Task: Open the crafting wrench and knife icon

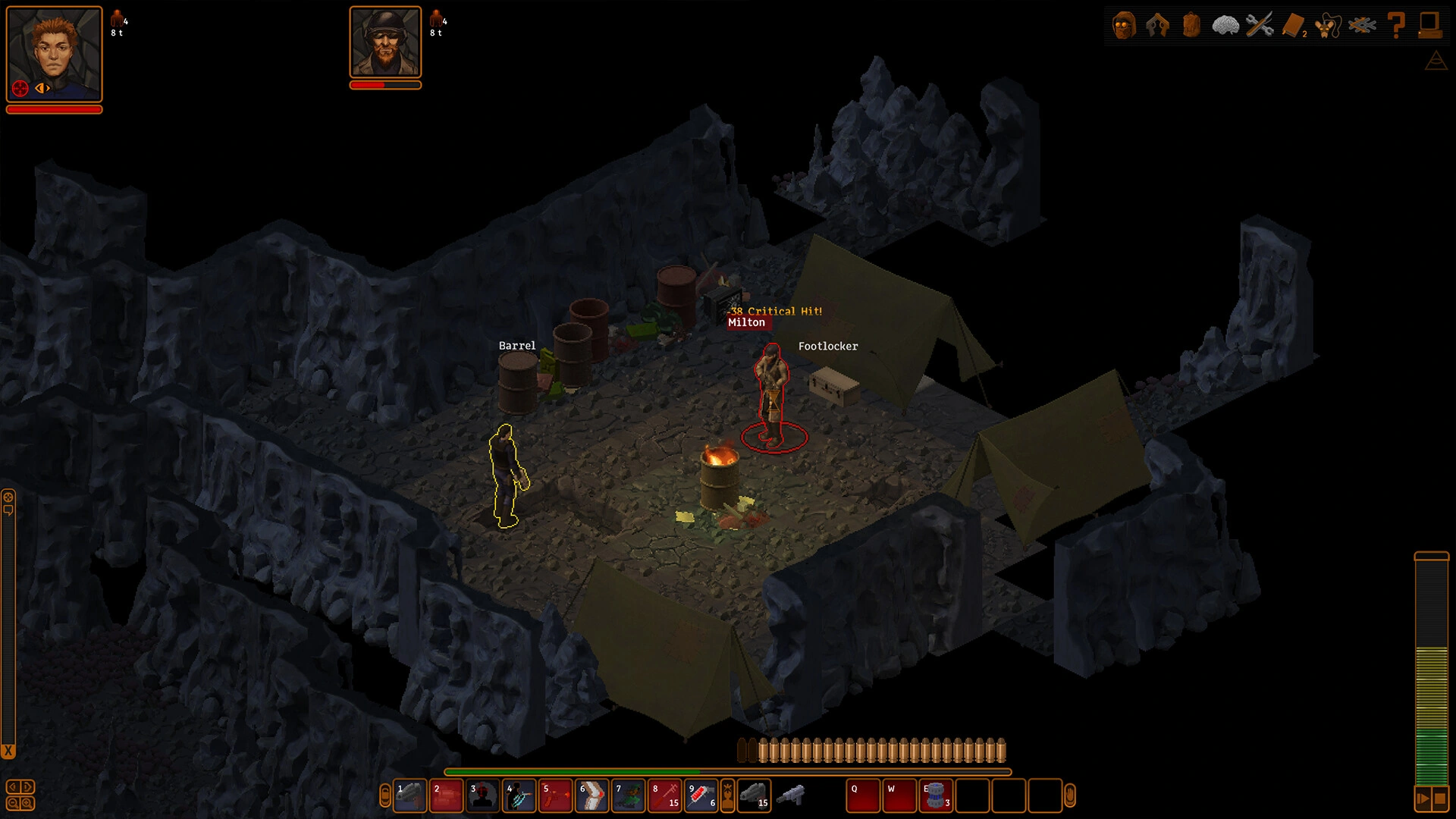Action: click(1260, 25)
